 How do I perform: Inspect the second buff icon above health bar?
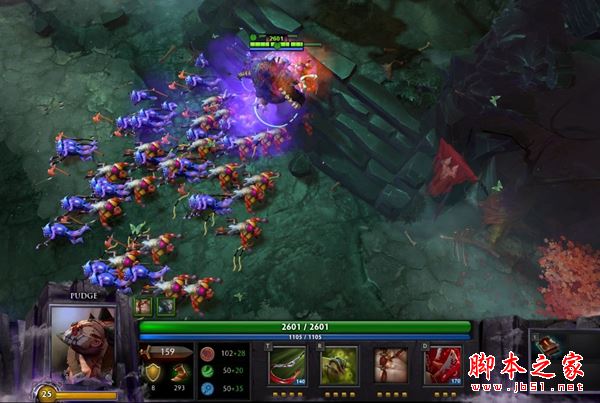tap(166, 307)
